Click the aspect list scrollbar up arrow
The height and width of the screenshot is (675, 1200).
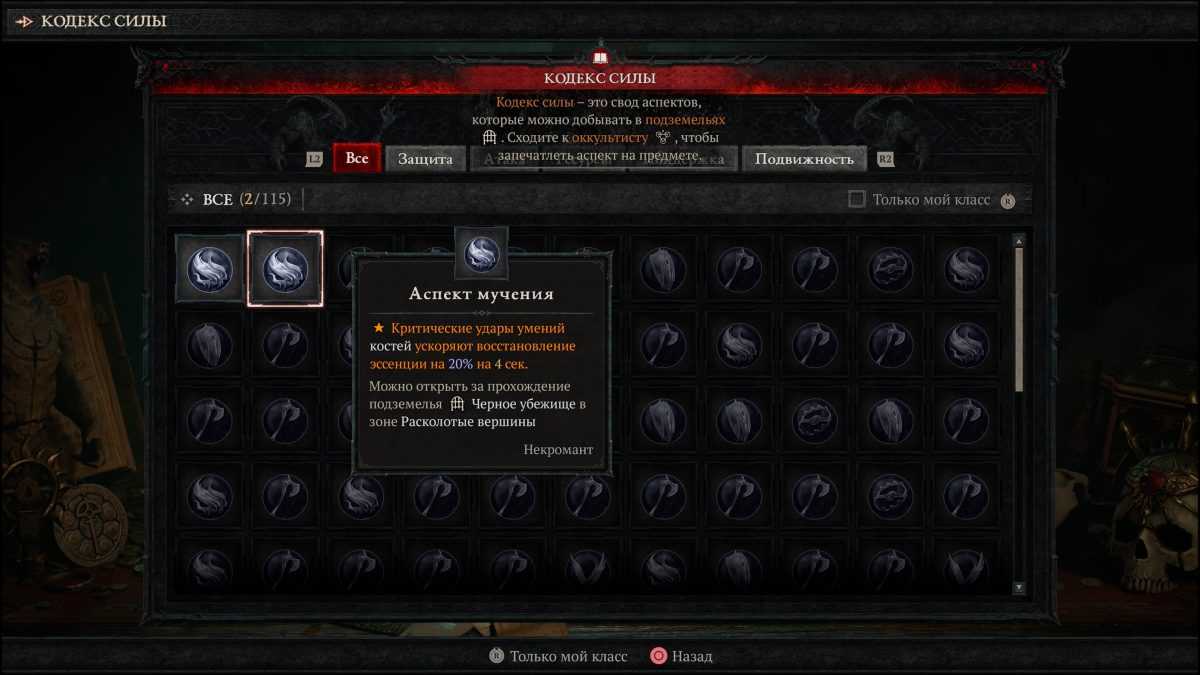point(1019,241)
